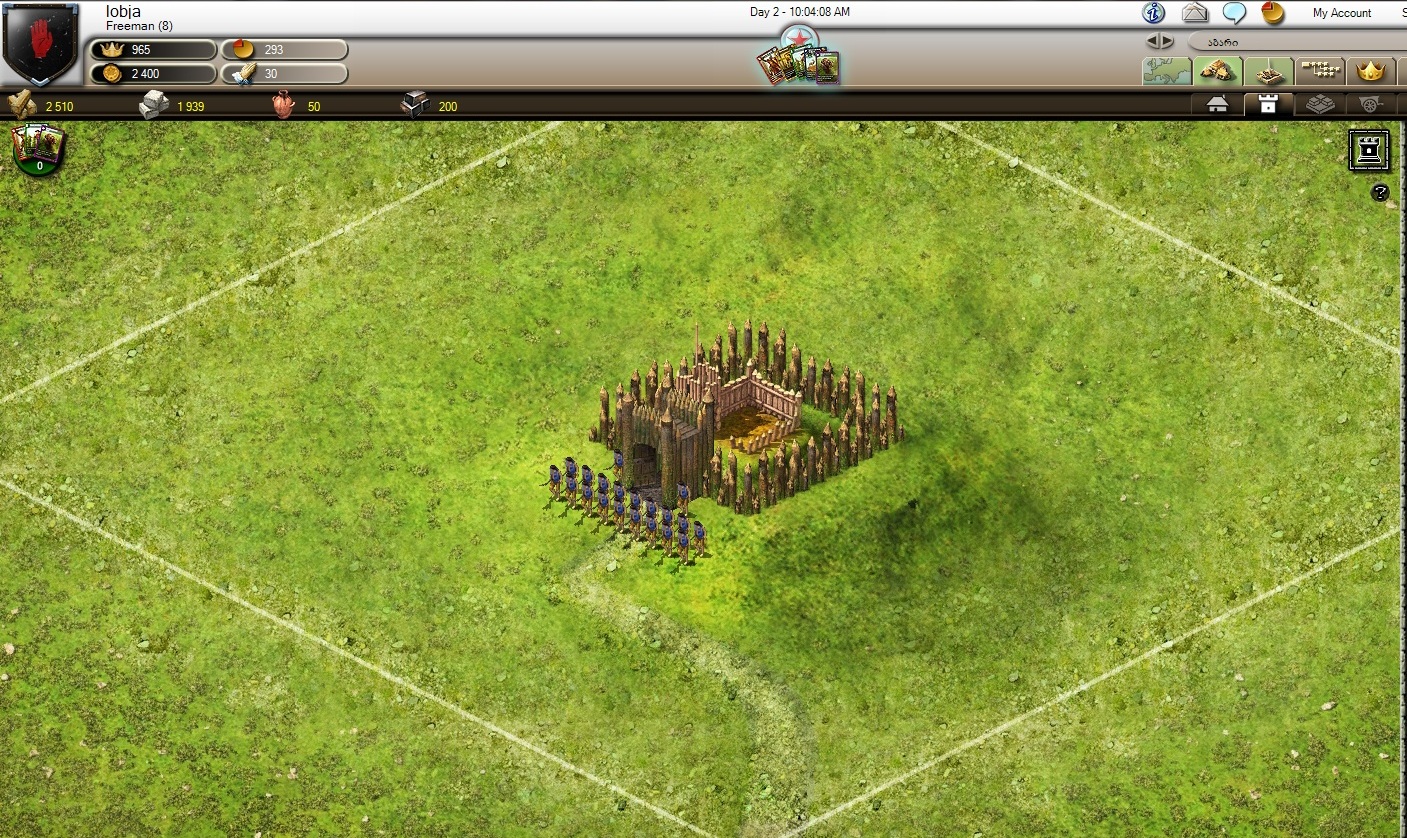
Task: Go to previous village with left arrow
Action: 1153,41
